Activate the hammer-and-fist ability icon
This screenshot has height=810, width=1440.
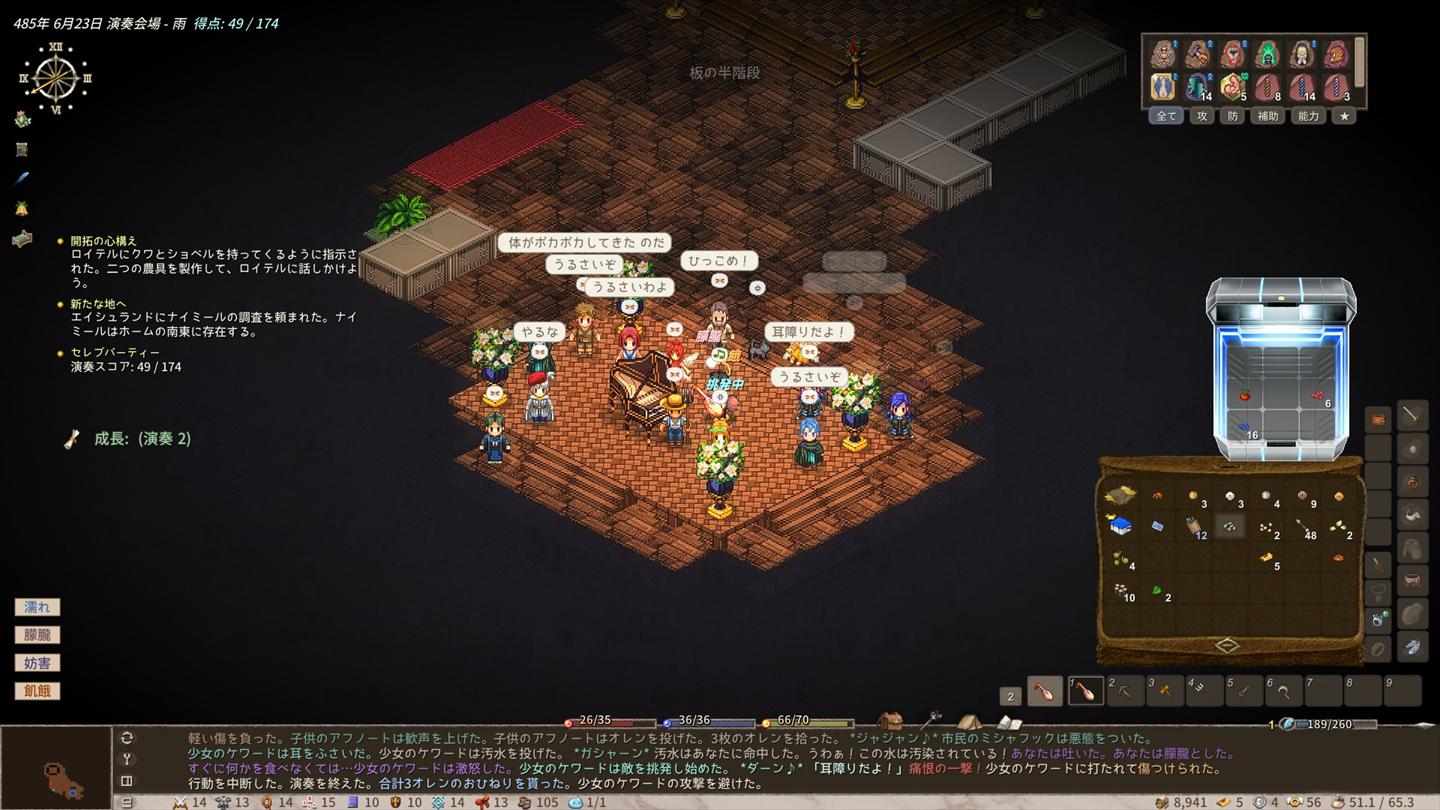tap(1198, 53)
